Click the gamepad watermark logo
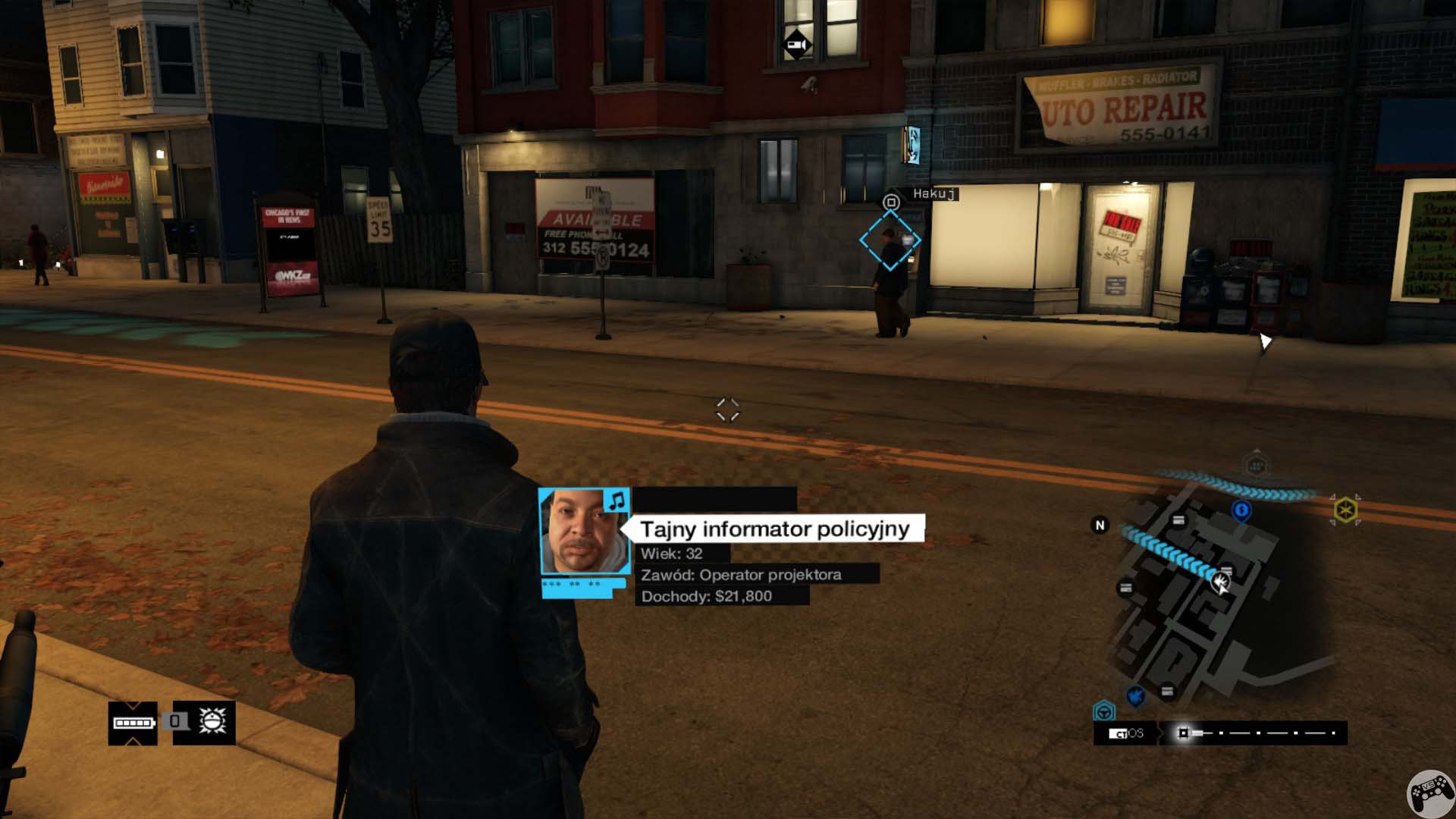 (x=1430, y=794)
